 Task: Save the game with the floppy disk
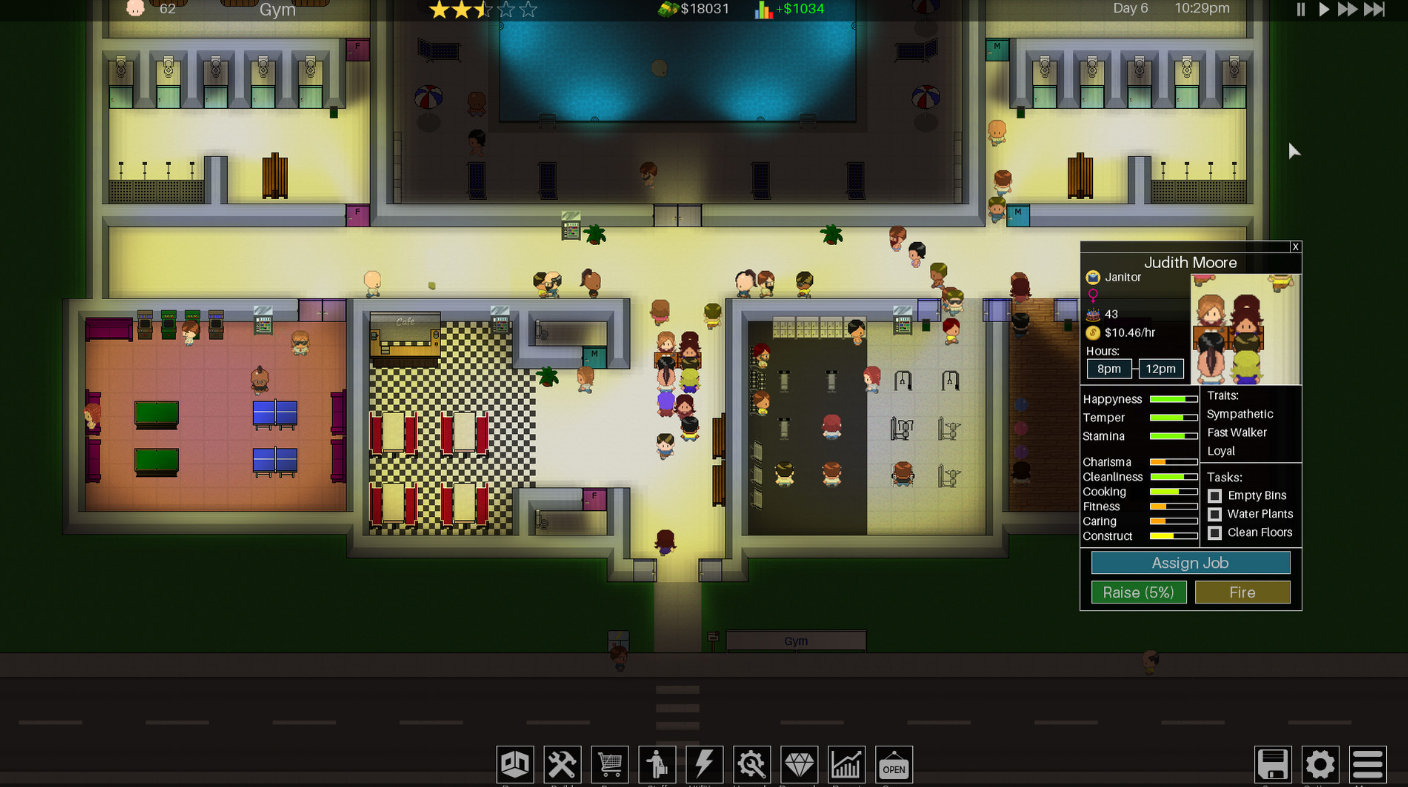pyautogui.click(x=1273, y=765)
